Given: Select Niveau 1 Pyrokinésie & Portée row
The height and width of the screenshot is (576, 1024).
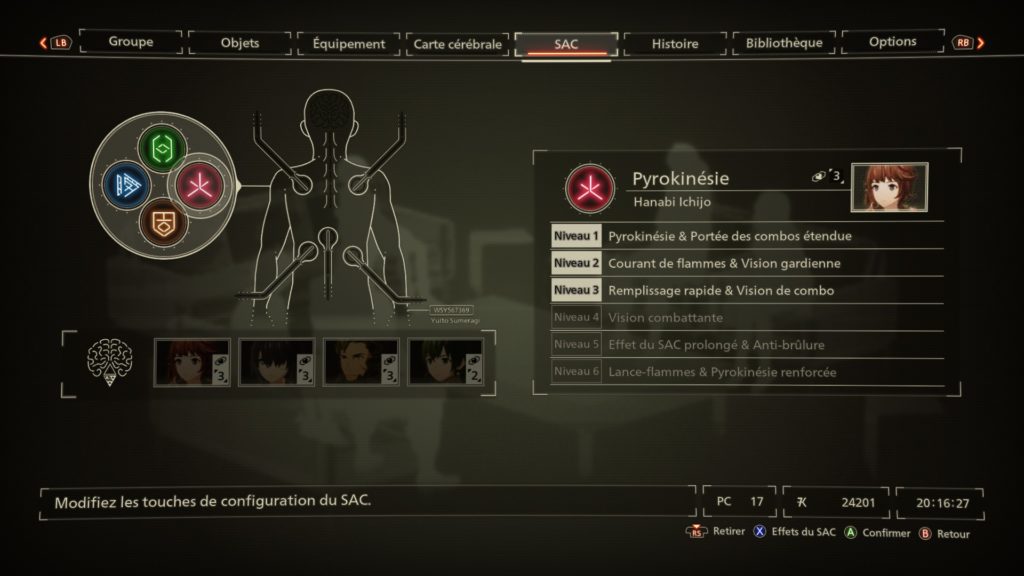Looking at the screenshot, I should click(x=746, y=236).
